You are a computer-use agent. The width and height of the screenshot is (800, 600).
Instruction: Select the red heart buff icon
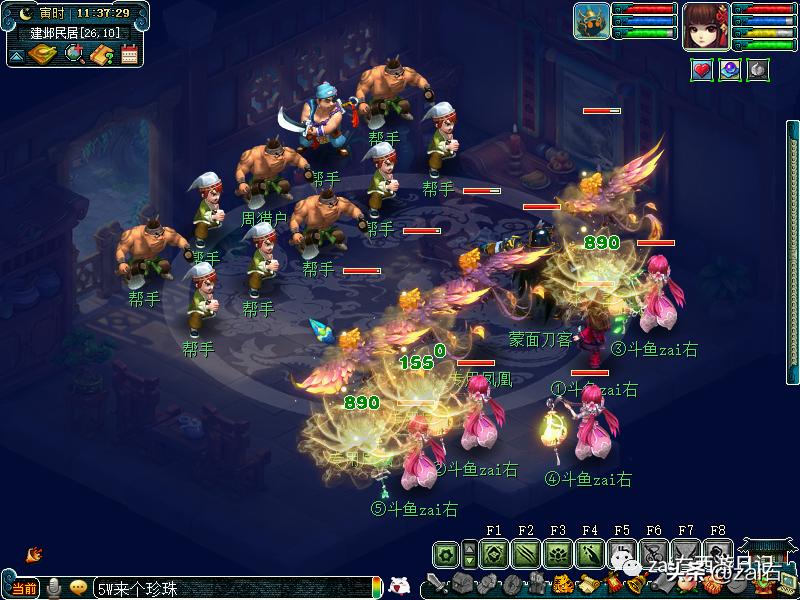702,70
